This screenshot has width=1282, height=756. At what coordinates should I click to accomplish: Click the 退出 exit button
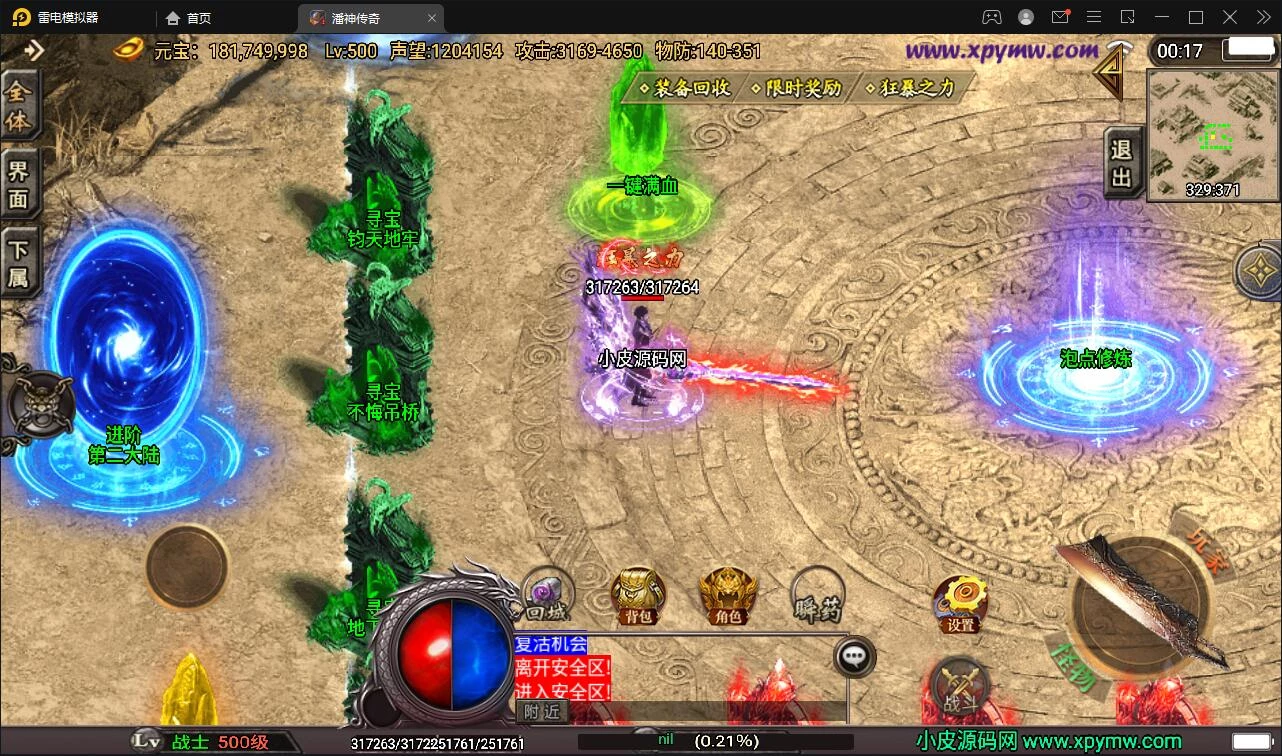[x=1121, y=163]
